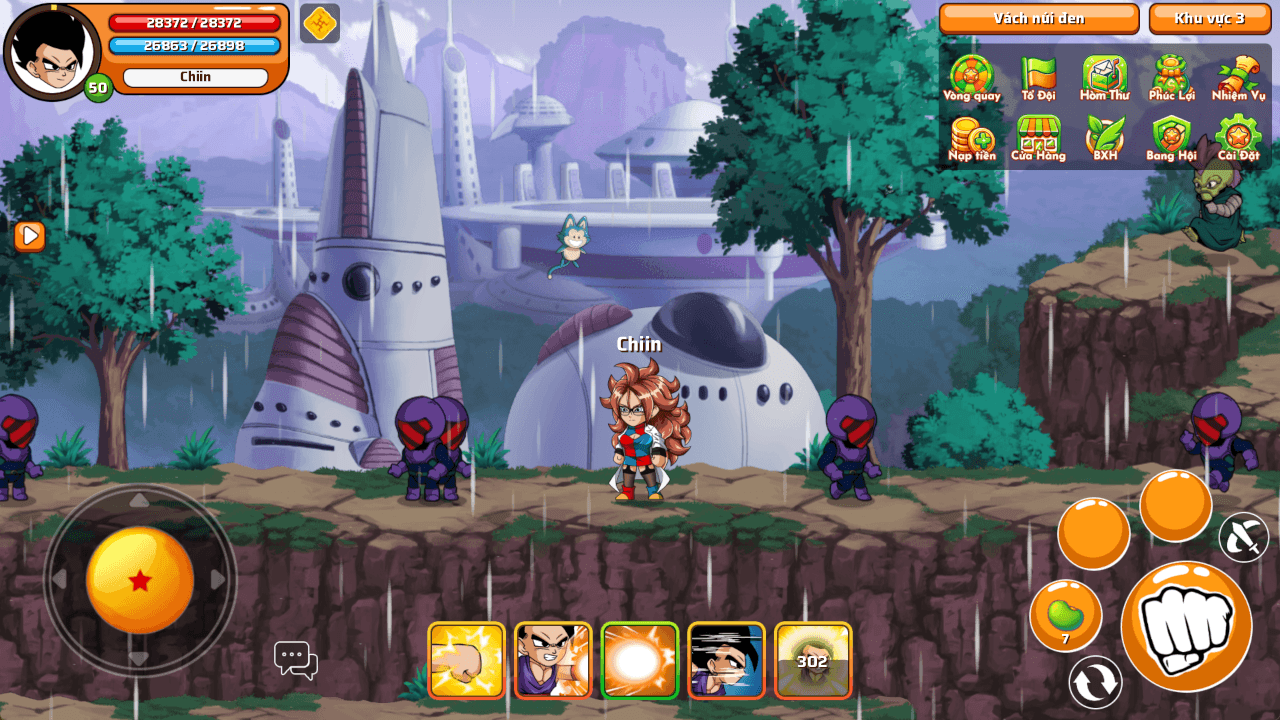The image size is (1280, 720).
Task: Visit the Cửa Hàng shop
Action: click(1038, 137)
